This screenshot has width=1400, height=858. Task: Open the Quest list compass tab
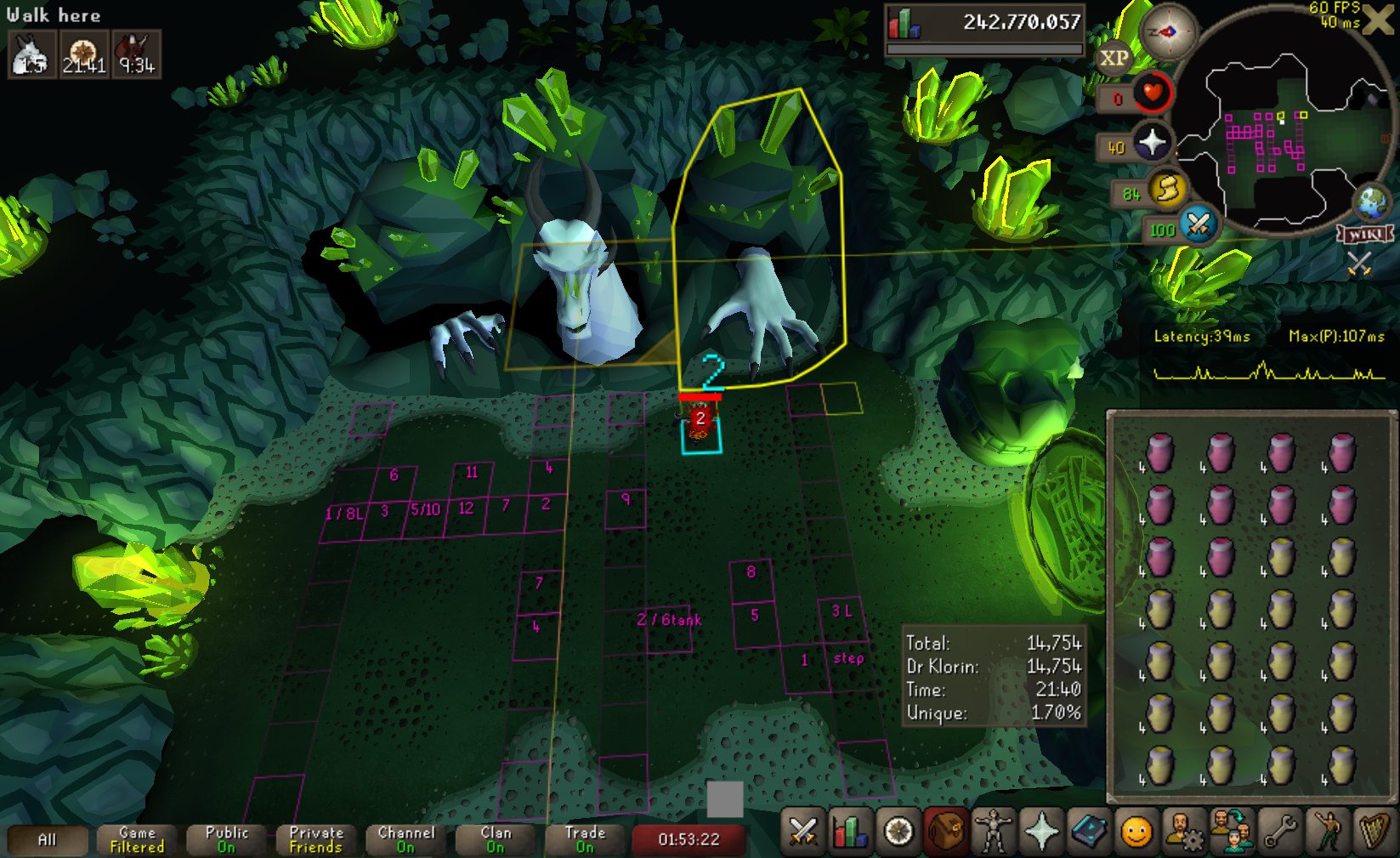[x=898, y=832]
